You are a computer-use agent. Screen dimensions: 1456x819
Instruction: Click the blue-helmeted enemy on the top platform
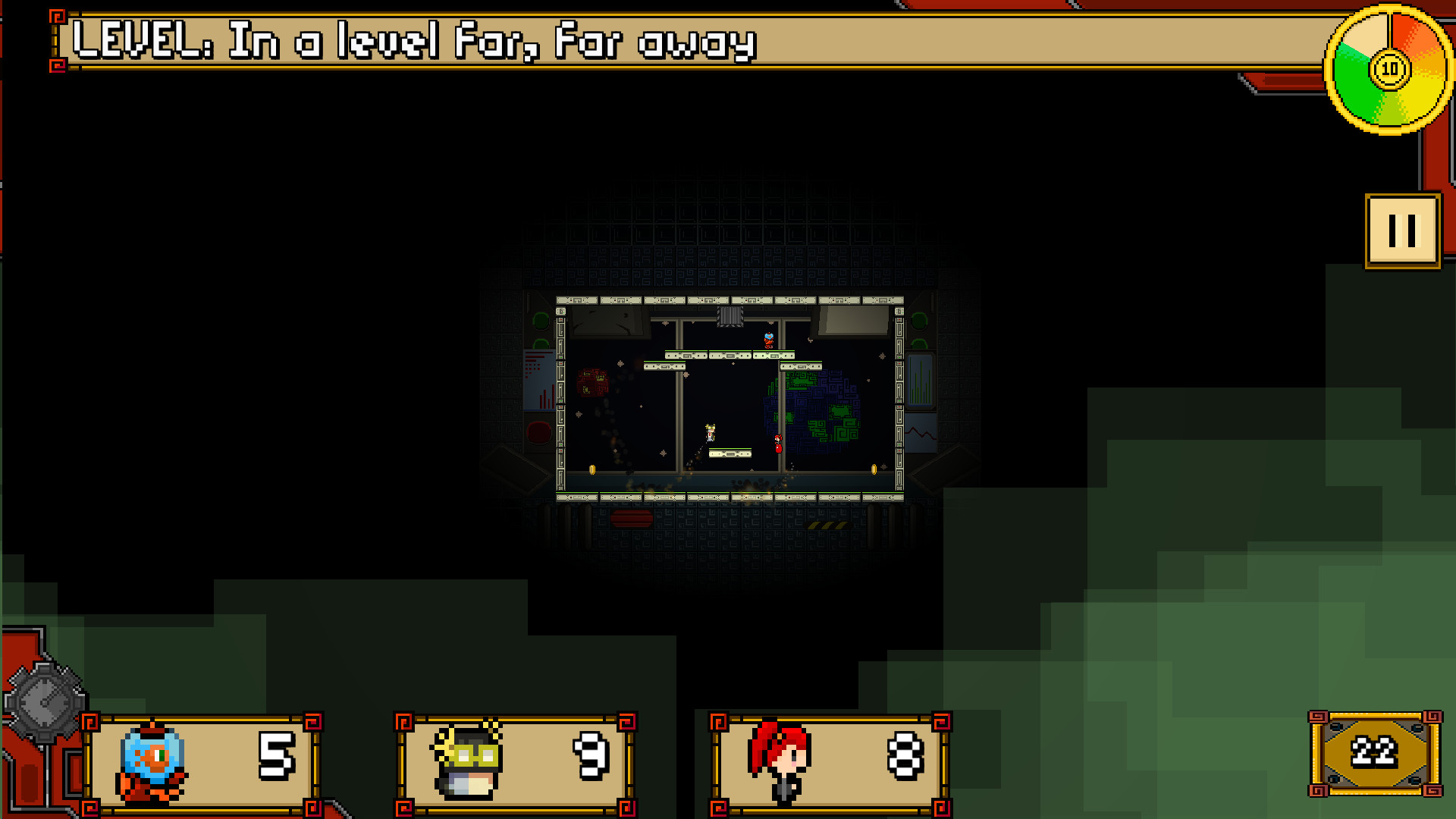[x=767, y=340]
